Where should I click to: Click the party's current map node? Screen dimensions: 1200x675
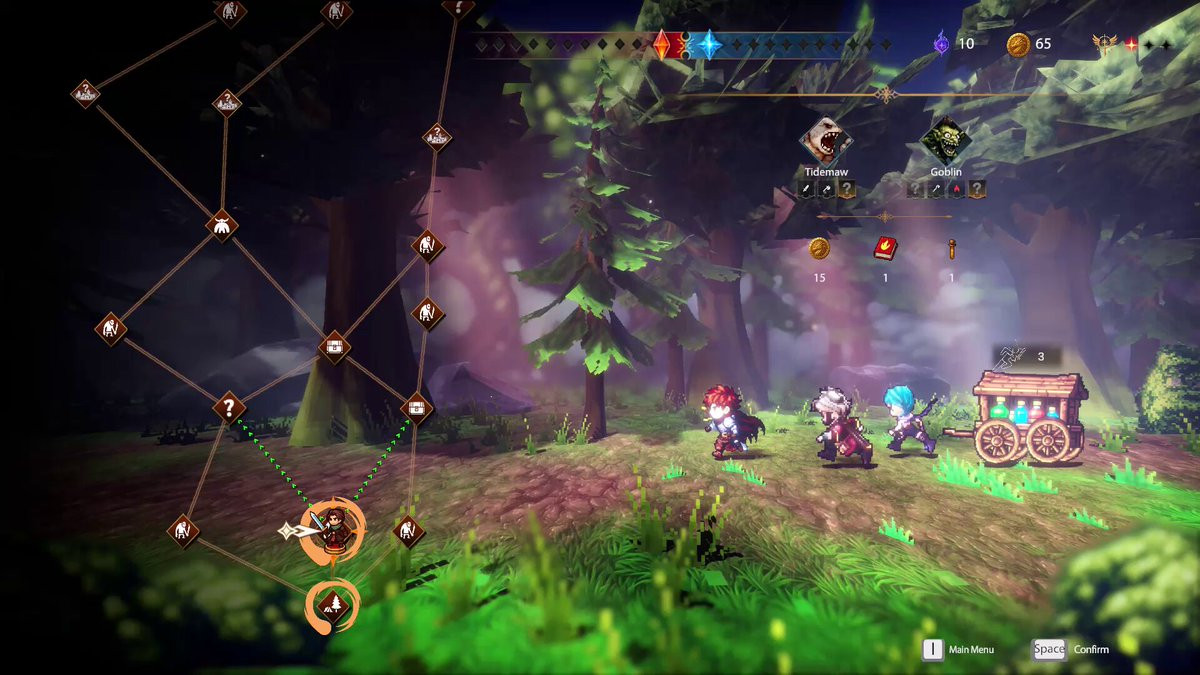tap(331, 526)
